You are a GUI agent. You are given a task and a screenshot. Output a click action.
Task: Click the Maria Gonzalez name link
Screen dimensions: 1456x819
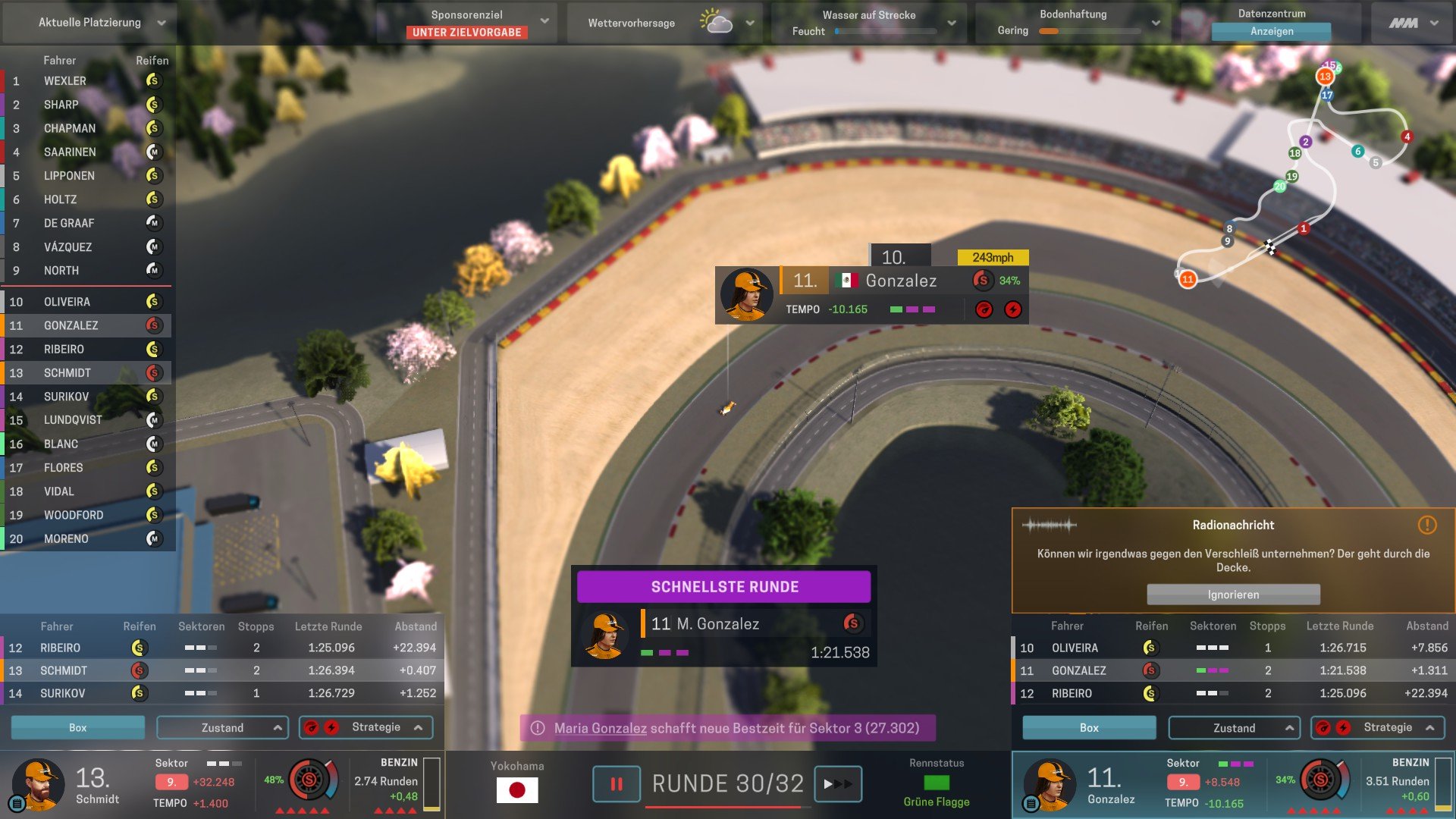tap(600, 728)
